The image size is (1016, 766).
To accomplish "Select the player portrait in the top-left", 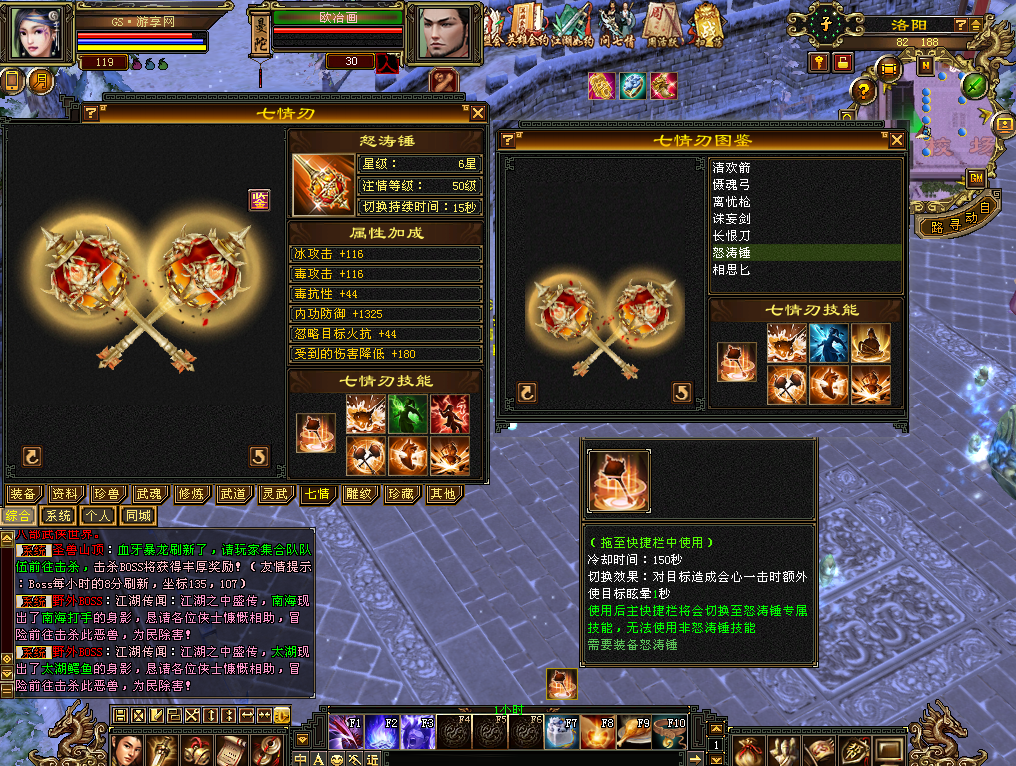I will pyautogui.click(x=37, y=34).
